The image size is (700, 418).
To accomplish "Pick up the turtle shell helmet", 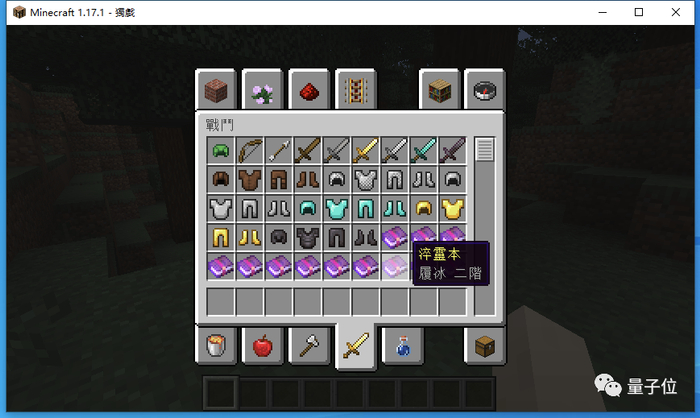I will click(x=220, y=151).
